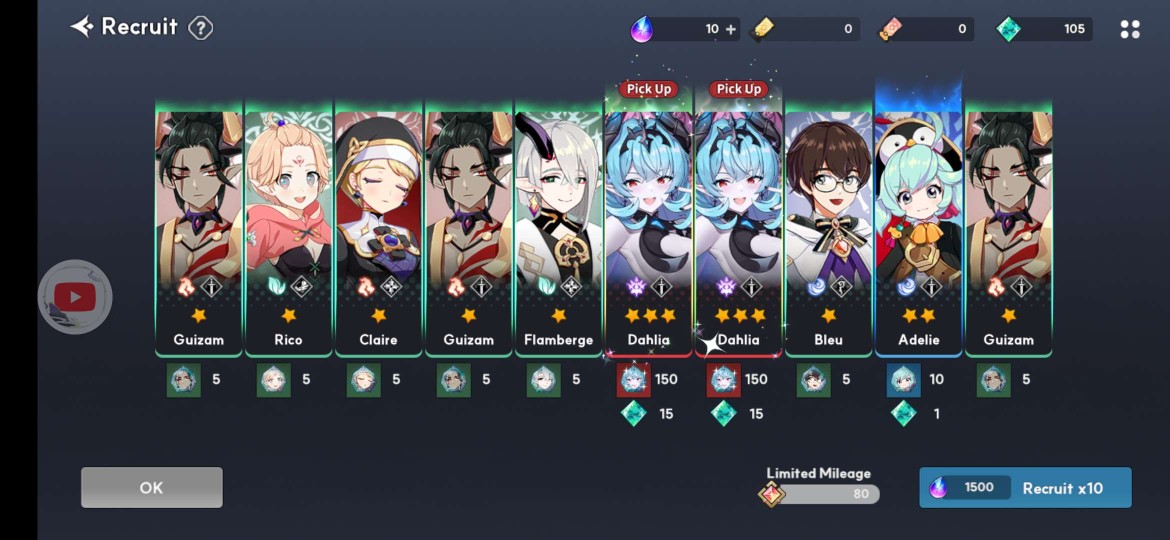The height and width of the screenshot is (540, 1170).
Task: Go back using the Recruit arrow
Action: coord(81,27)
